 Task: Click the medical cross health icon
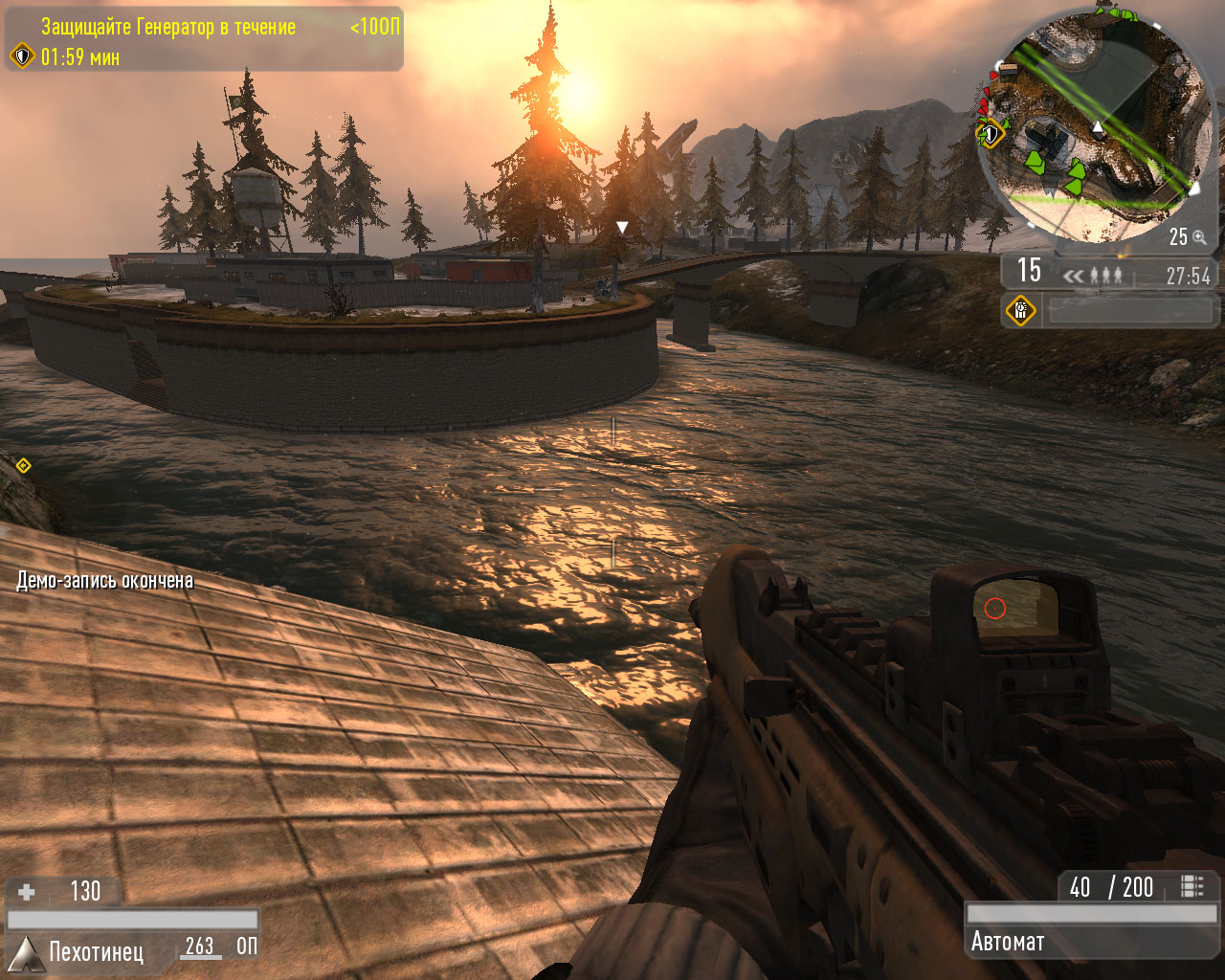click(x=27, y=892)
